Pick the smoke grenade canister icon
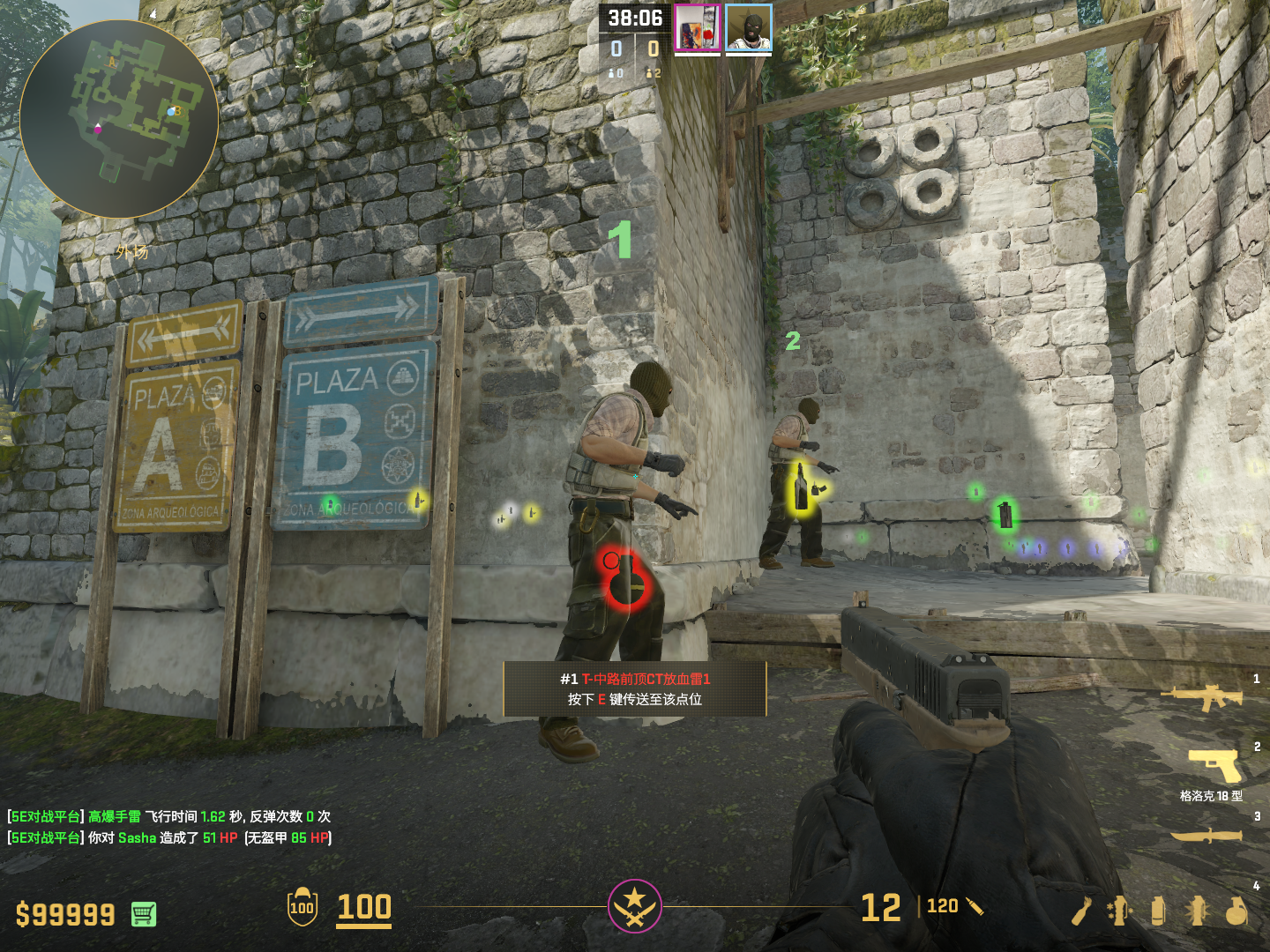This screenshot has height=952, width=1270. pos(1158,911)
